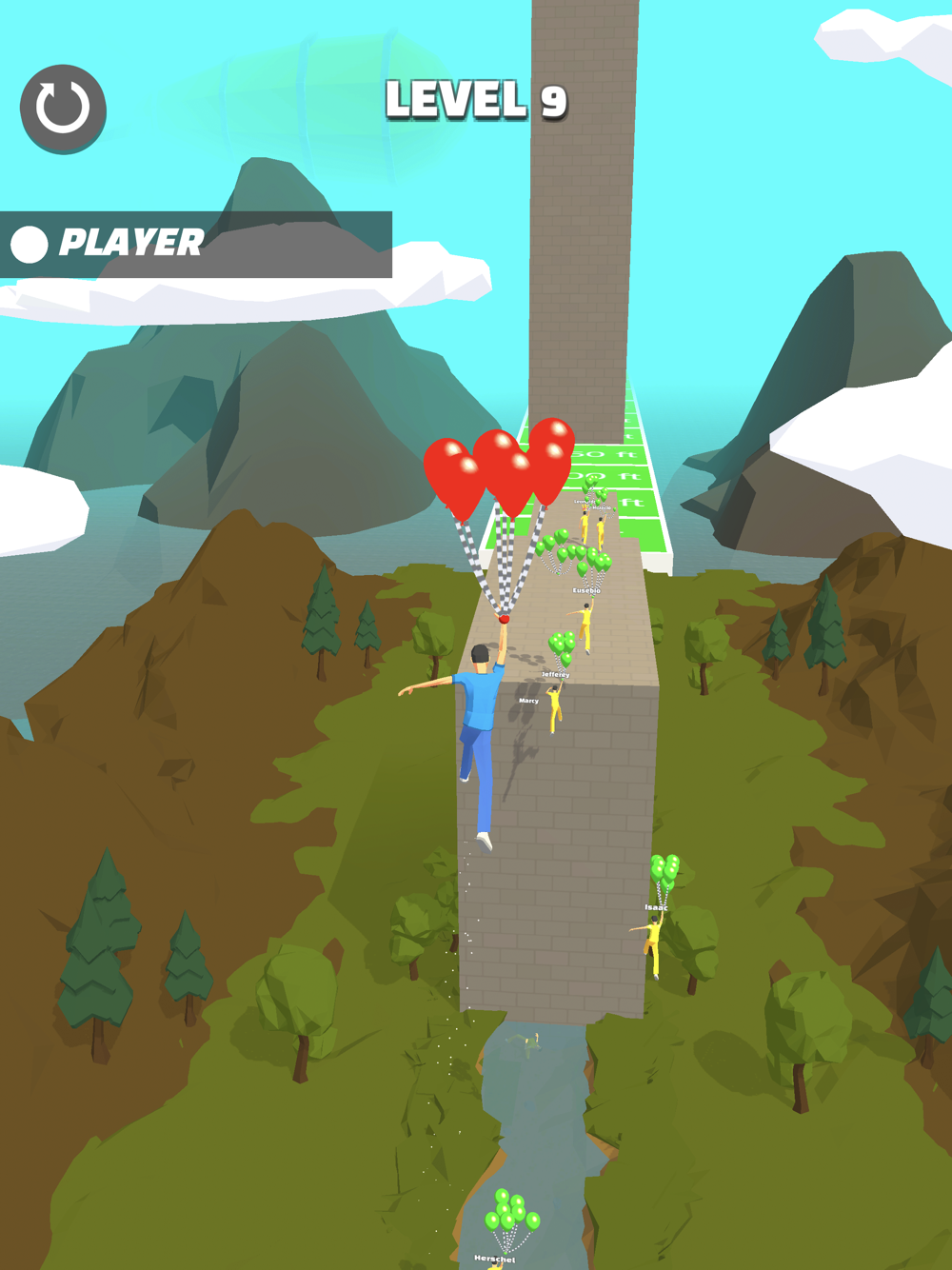
Task: Click the circular restart level button
Action: [63, 109]
